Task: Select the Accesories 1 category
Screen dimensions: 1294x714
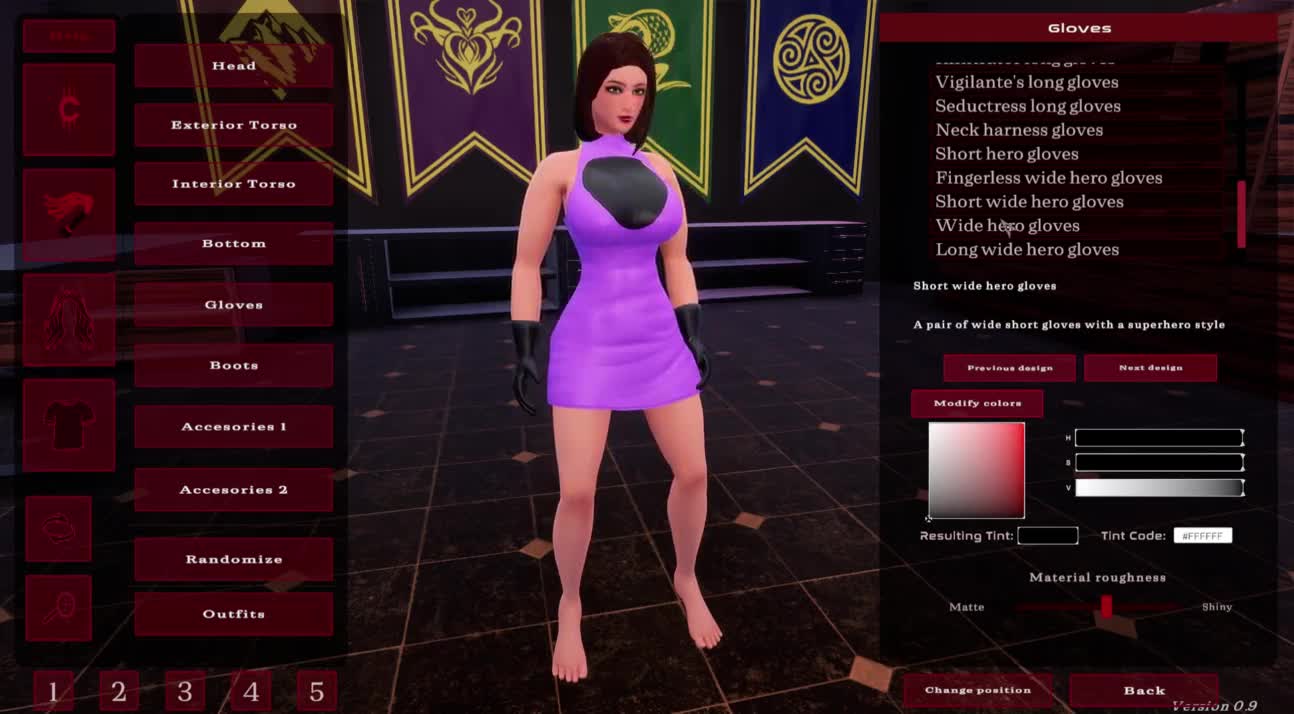Action: pos(233,427)
